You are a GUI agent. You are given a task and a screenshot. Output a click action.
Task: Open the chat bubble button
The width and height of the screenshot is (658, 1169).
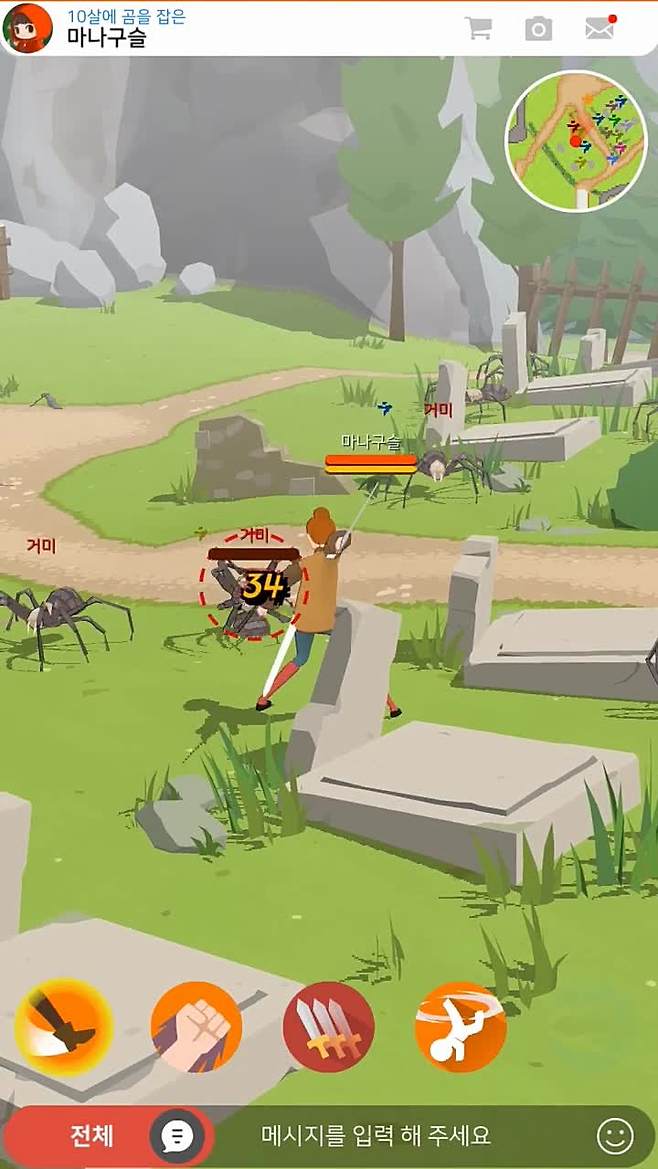point(178,1137)
